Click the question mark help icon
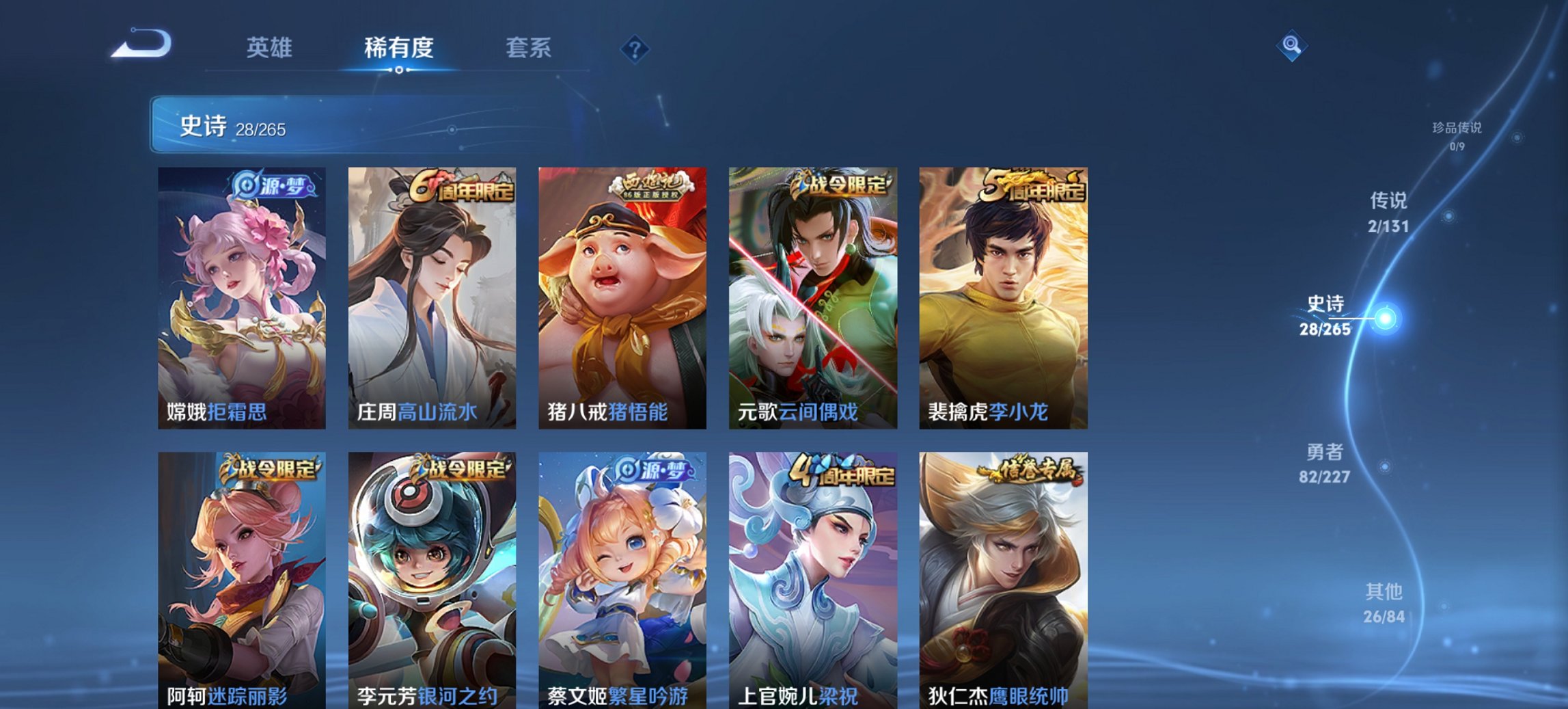1568x709 pixels. (635, 48)
